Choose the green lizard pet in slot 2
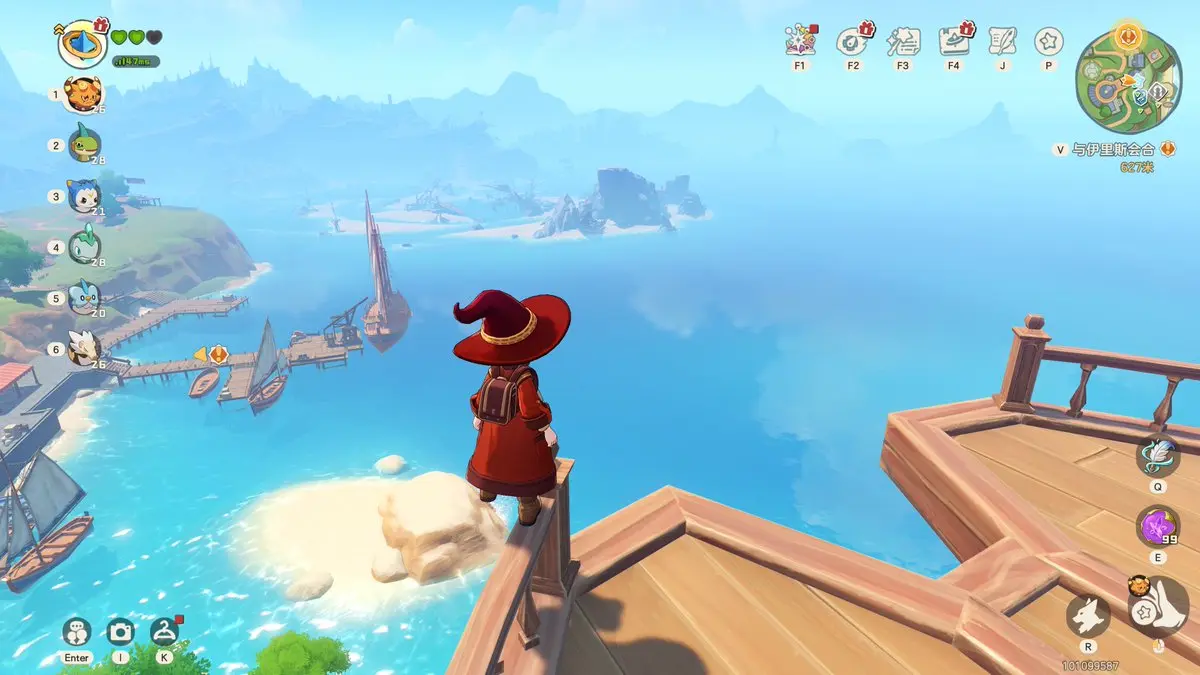This screenshot has height=675, width=1200. (84, 145)
